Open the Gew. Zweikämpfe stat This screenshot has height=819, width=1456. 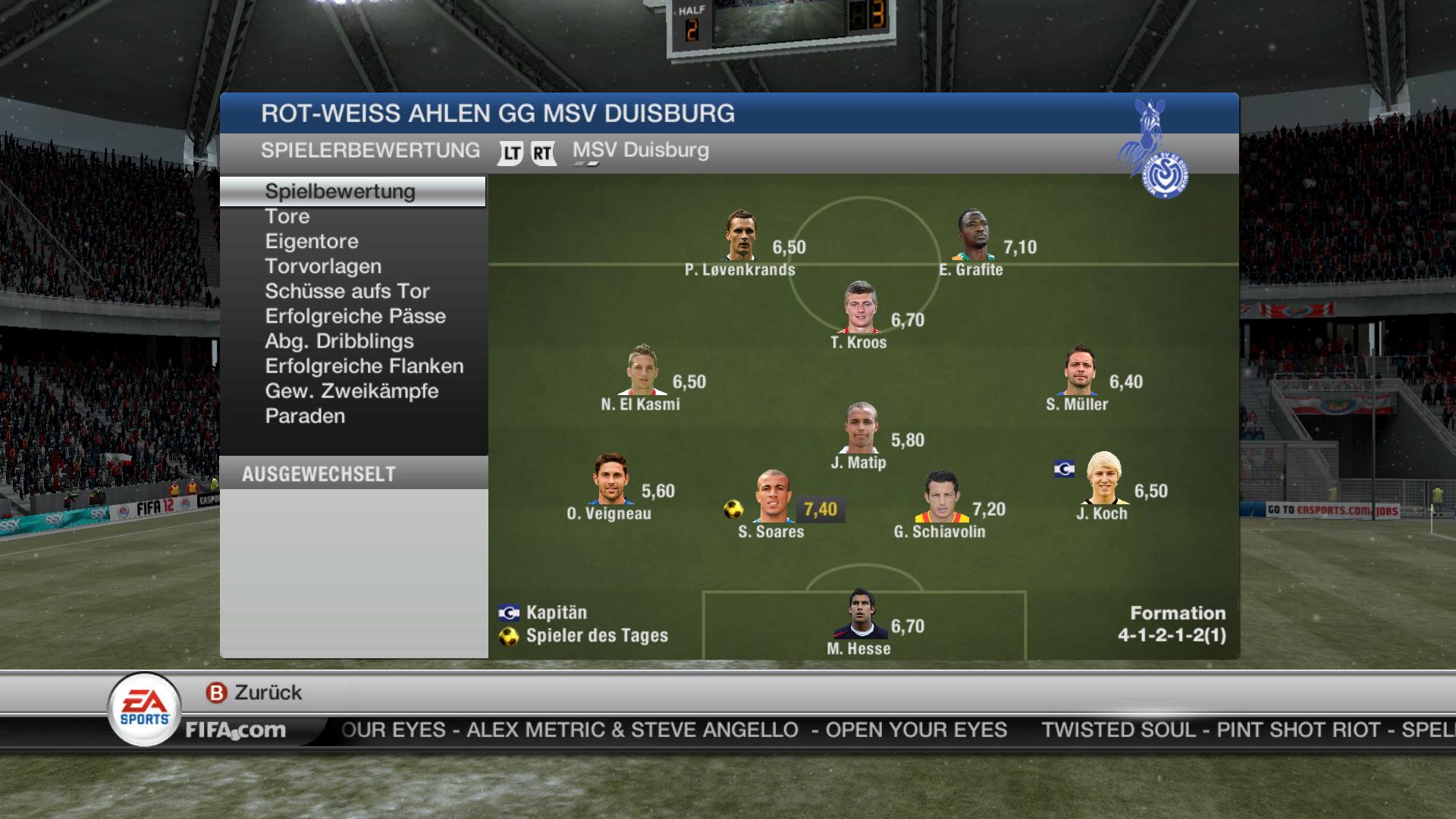point(352,391)
